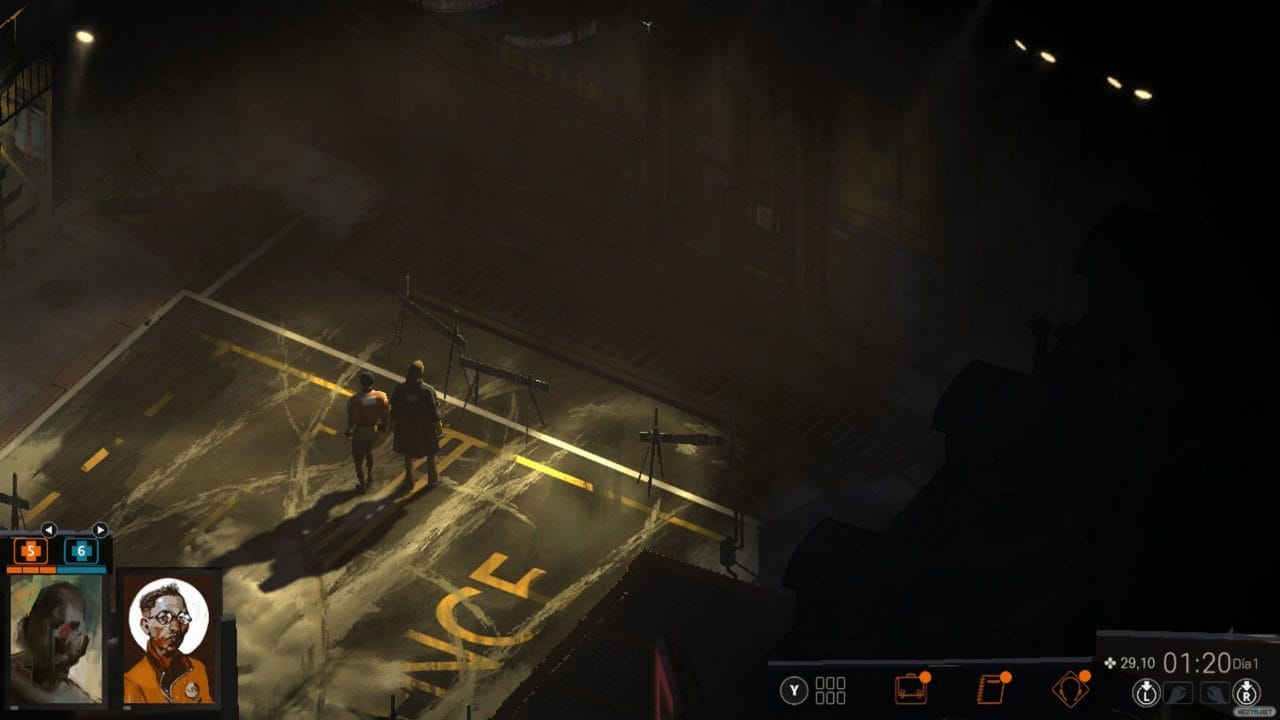The height and width of the screenshot is (720, 1280).
Task: Dismiss the orange notification dot on the journal
Action: click(1006, 676)
